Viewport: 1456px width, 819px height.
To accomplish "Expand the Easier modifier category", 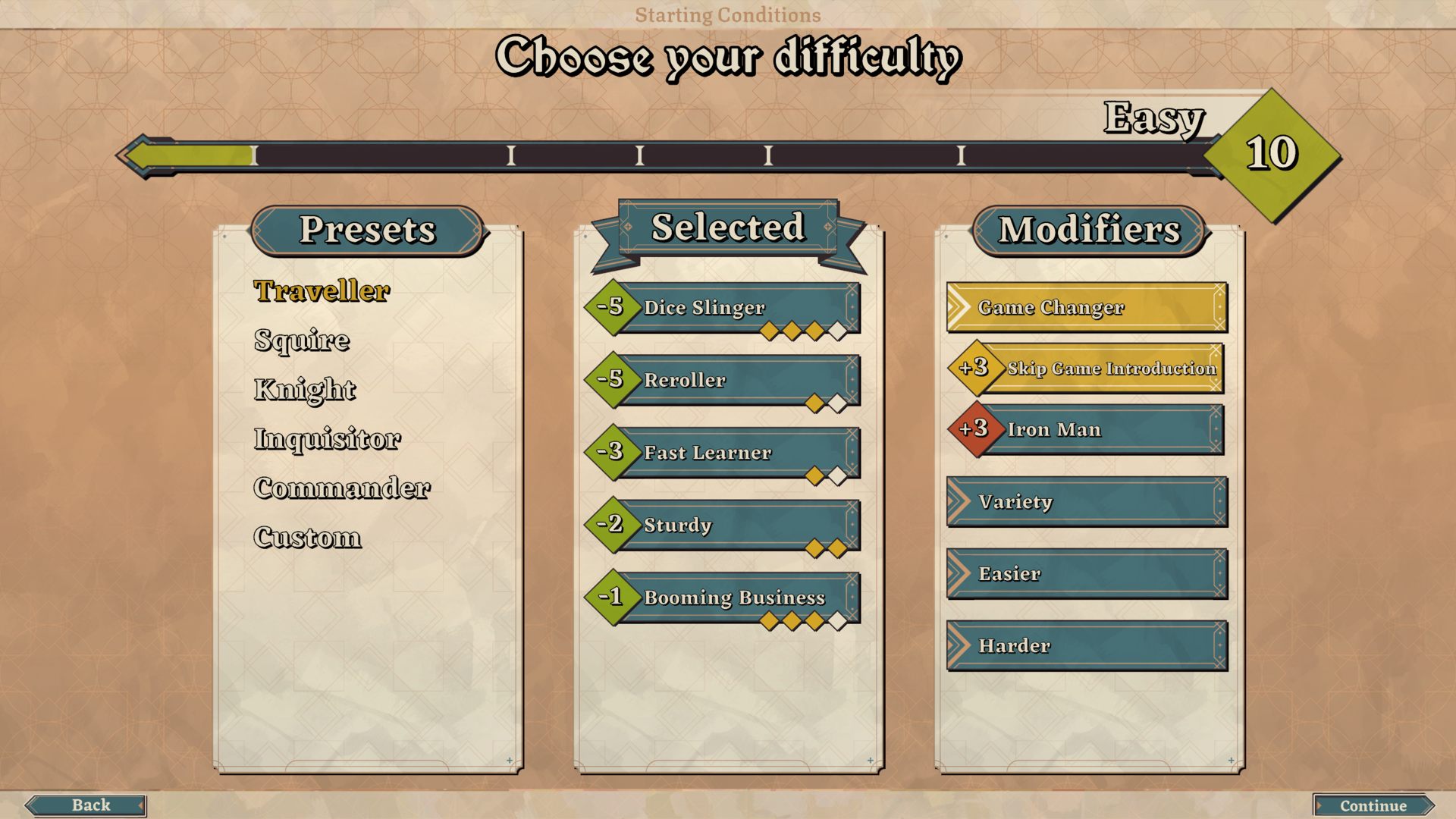I will point(1086,574).
